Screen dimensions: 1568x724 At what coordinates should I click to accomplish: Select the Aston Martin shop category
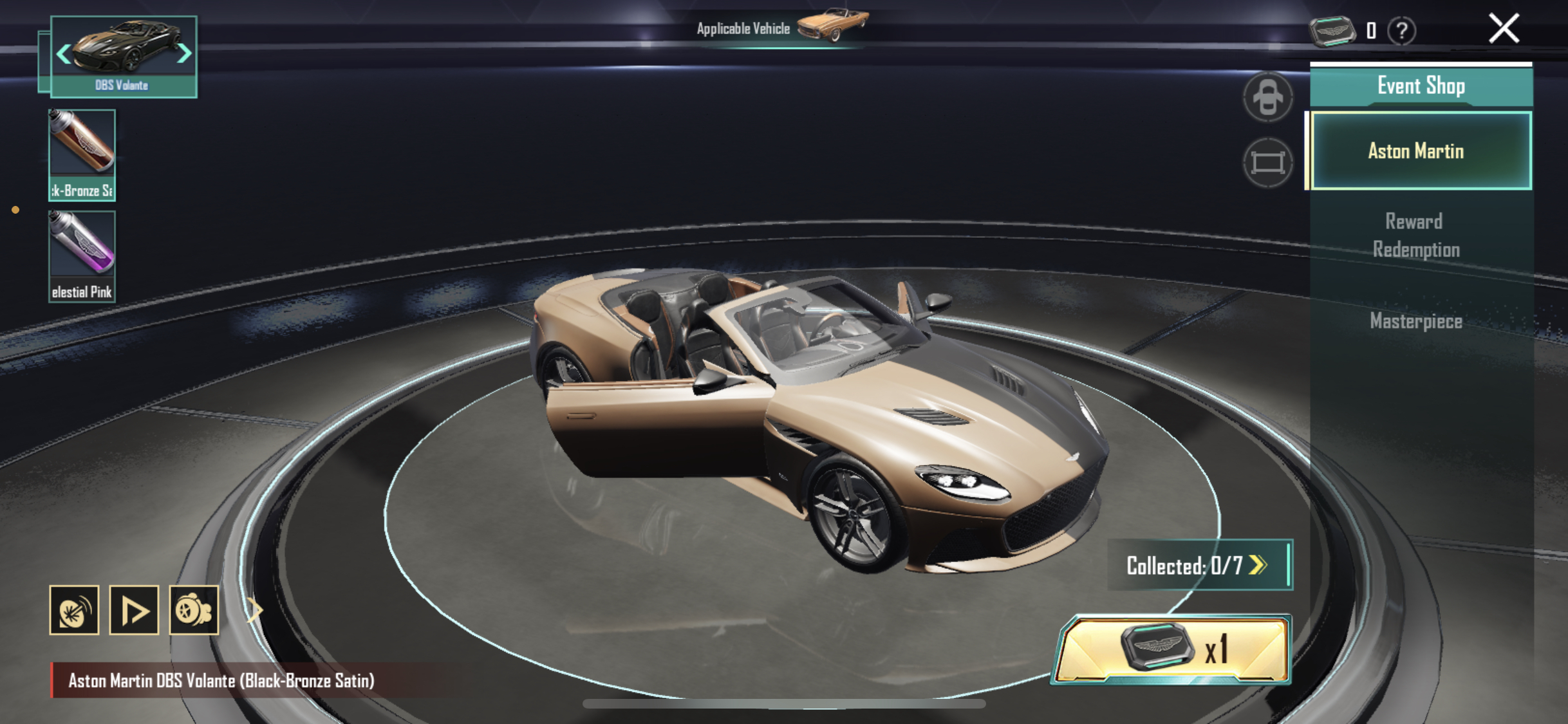click(x=1420, y=151)
